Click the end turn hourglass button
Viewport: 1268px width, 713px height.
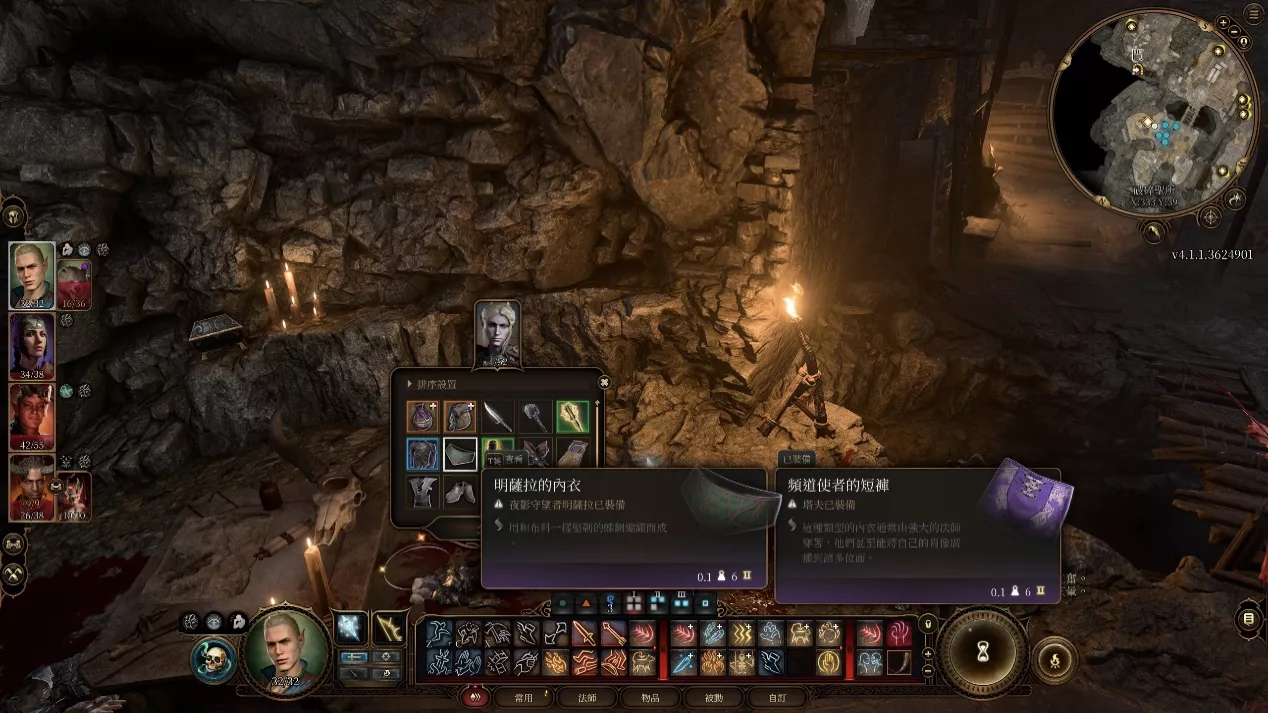tap(983, 651)
